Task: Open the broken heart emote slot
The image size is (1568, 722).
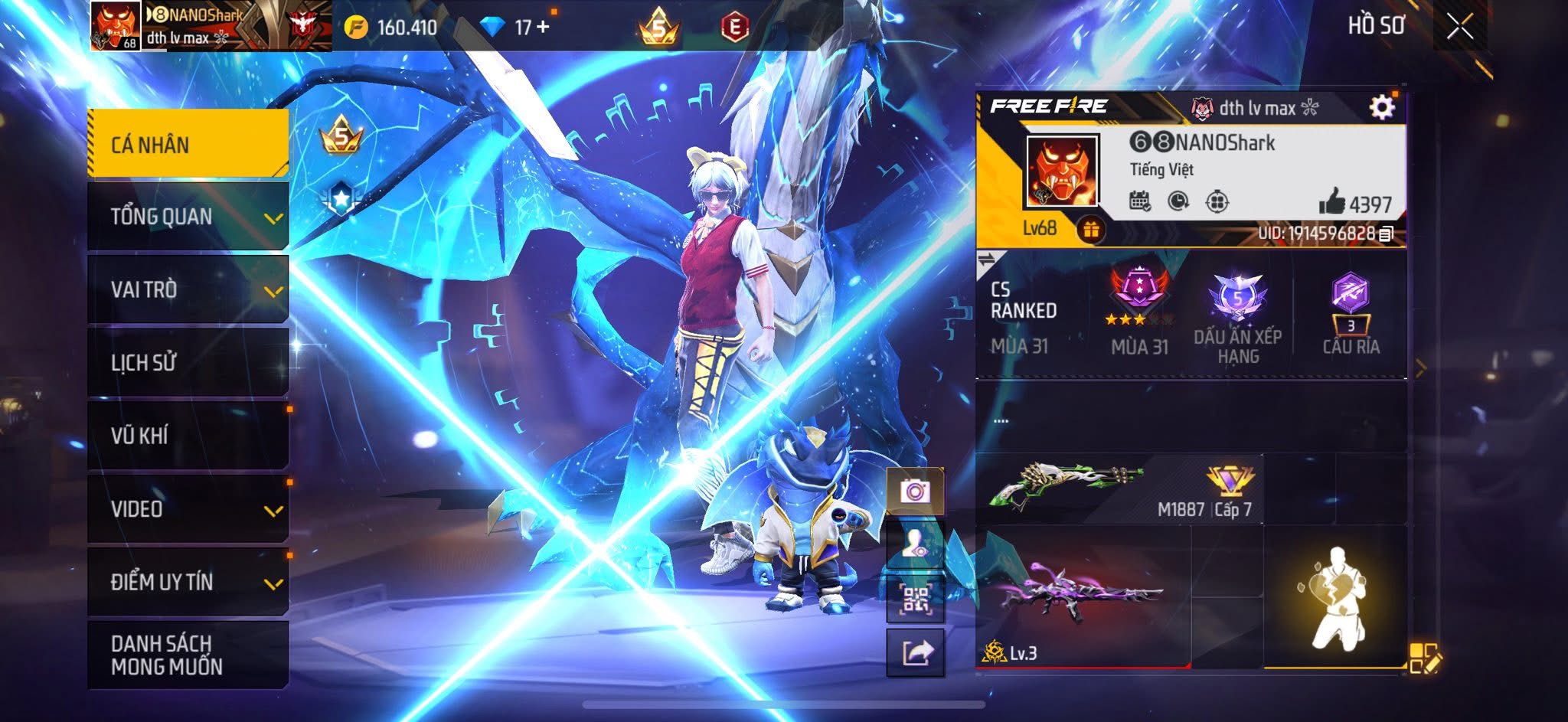Action: (x=1335, y=597)
